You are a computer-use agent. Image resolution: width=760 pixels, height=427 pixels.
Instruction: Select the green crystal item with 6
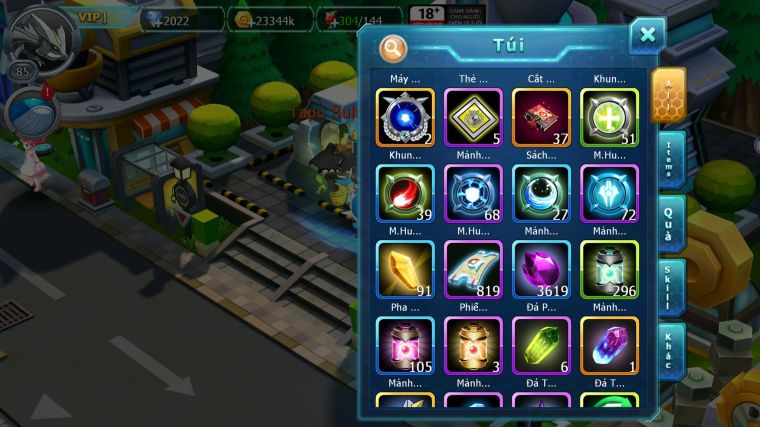(x=541, y=346)
